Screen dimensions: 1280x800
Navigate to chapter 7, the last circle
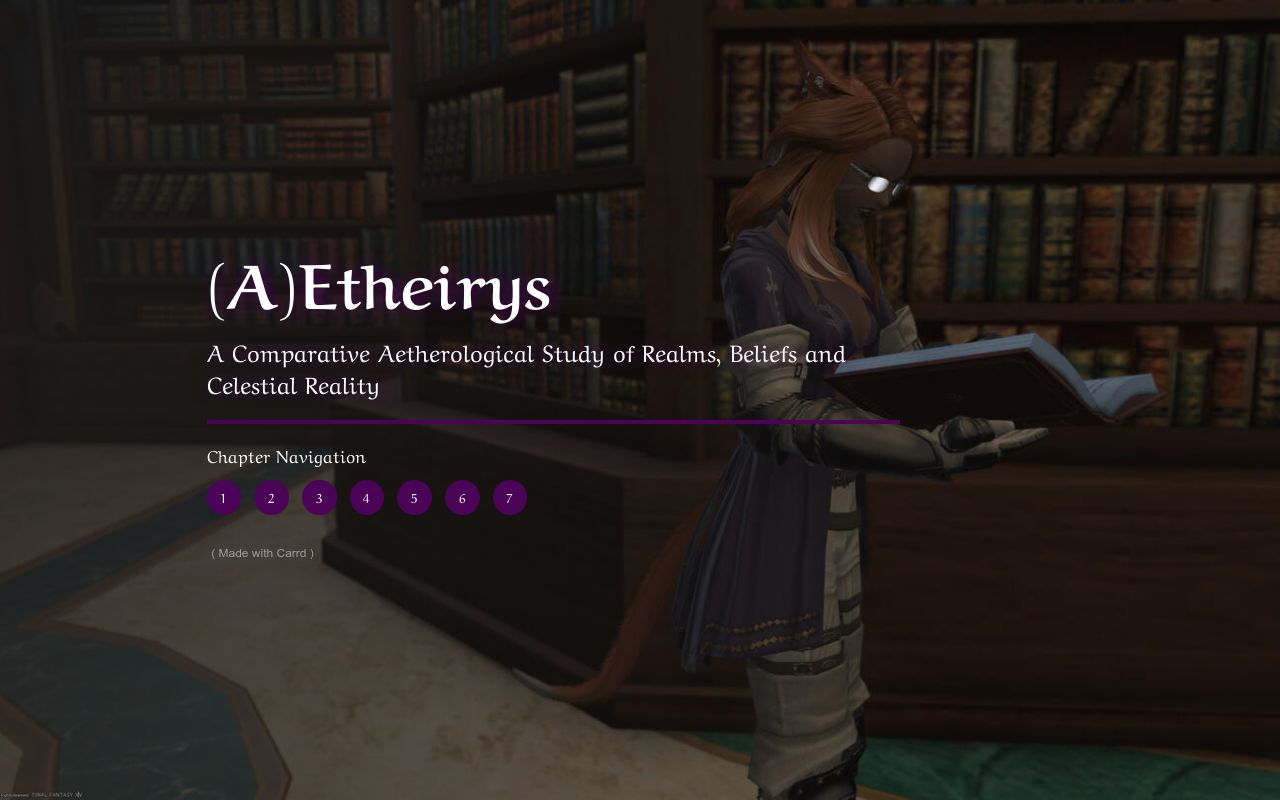pos(509,497)
